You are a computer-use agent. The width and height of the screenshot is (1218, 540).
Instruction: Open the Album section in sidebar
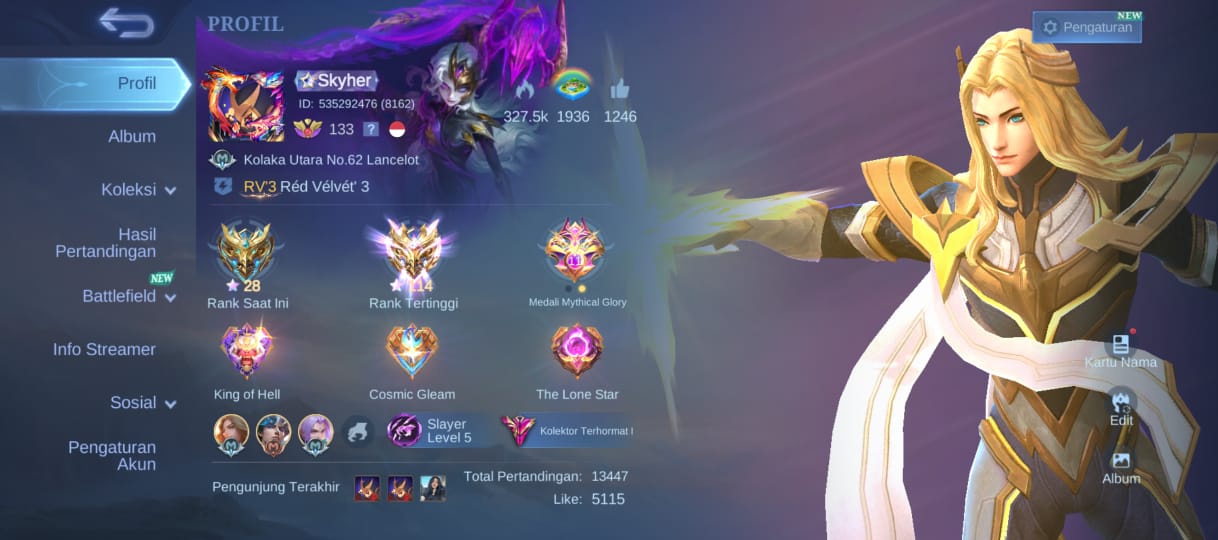(131, 137)
